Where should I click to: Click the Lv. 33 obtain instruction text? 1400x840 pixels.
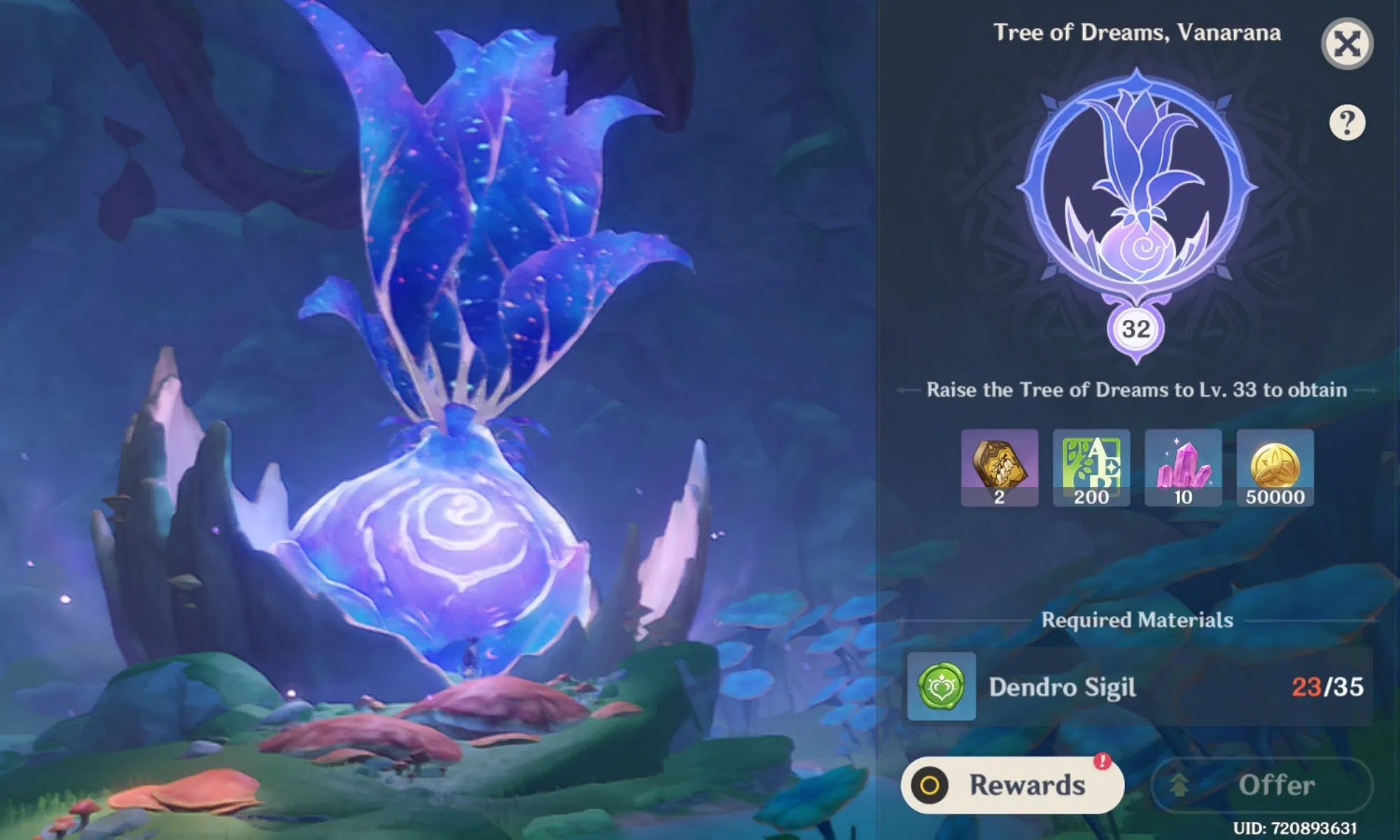(x=1137, y=391)
